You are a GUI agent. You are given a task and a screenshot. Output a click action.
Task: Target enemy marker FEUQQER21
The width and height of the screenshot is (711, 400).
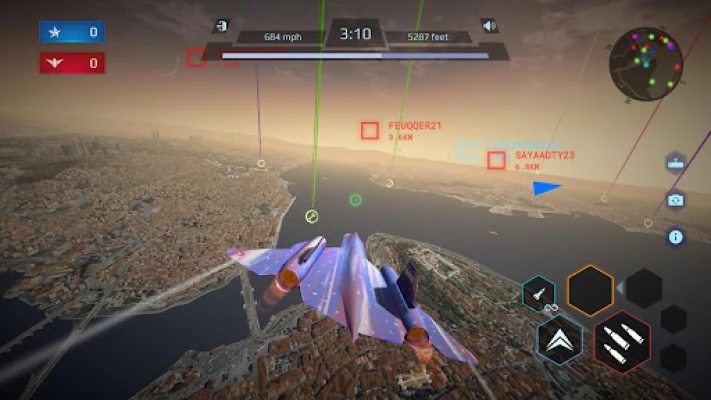370,130
